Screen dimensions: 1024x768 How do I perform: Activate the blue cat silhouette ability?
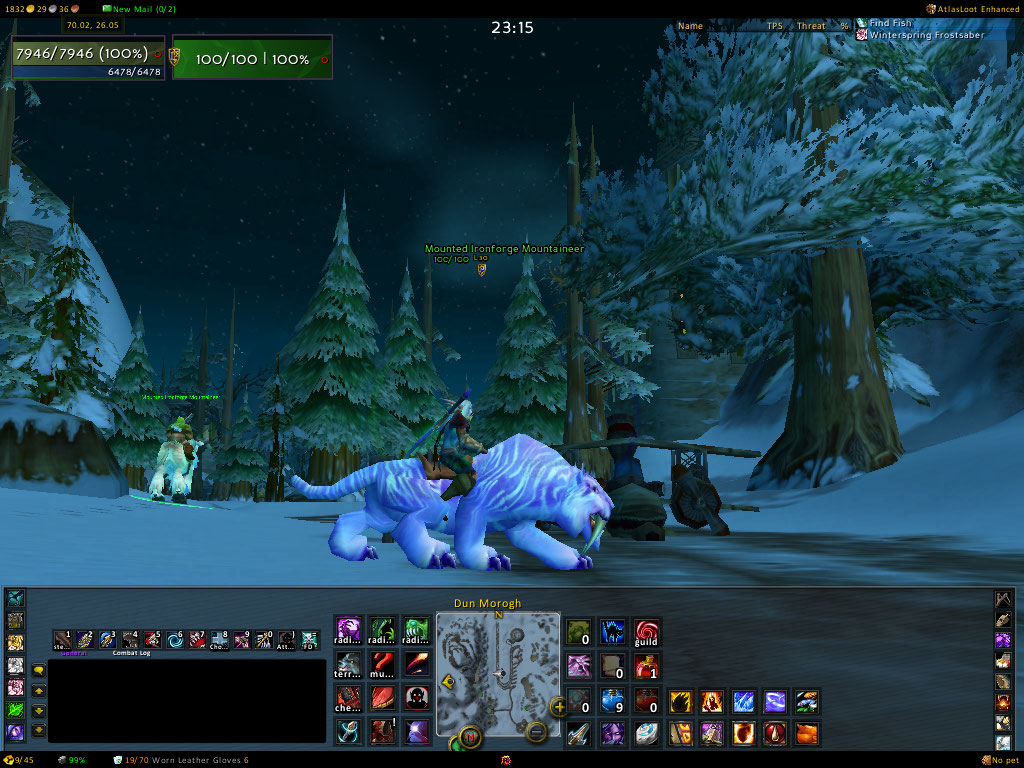(x=613, y=632)
